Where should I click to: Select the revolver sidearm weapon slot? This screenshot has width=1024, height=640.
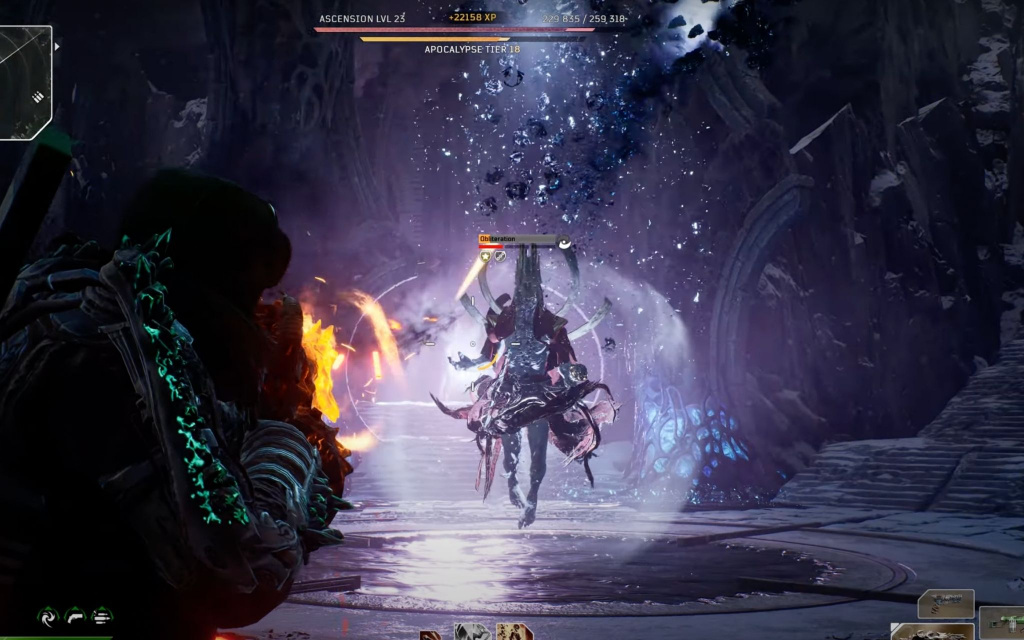945,603
